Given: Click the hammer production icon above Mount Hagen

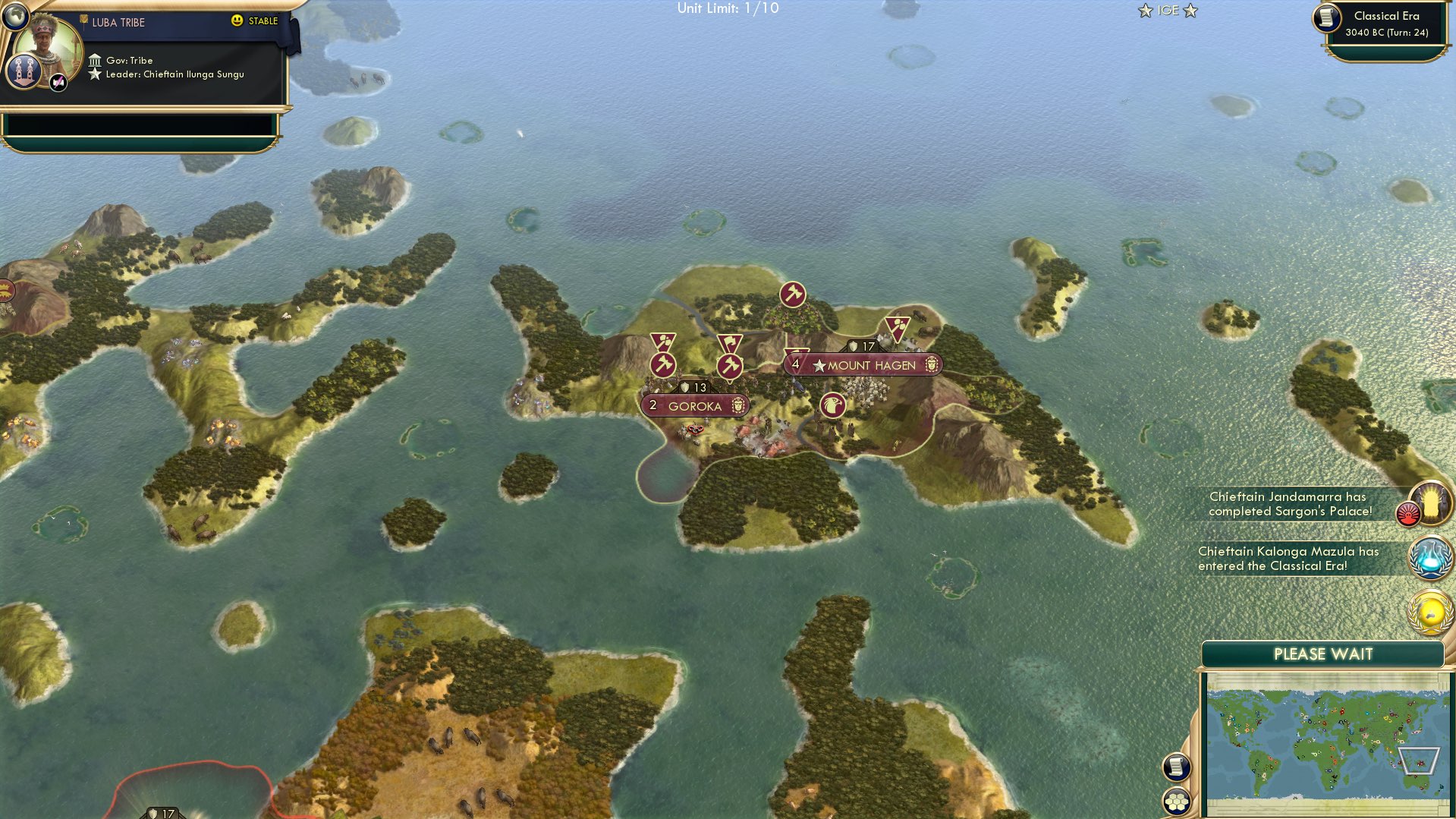Looking at the screenshot, I should coord(792,292).
